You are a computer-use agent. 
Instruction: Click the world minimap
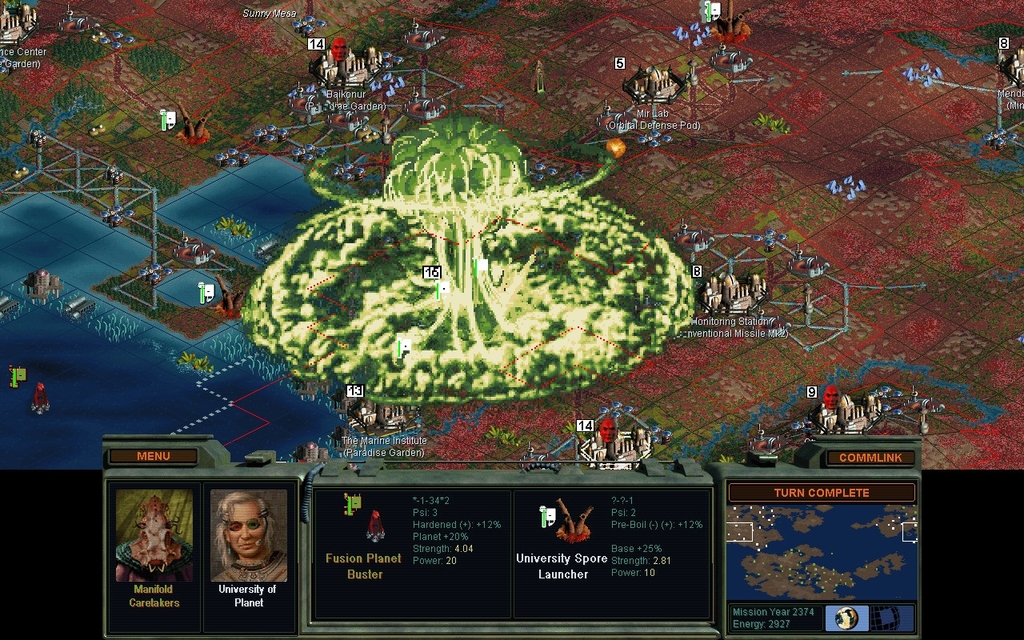click(821, 552)
